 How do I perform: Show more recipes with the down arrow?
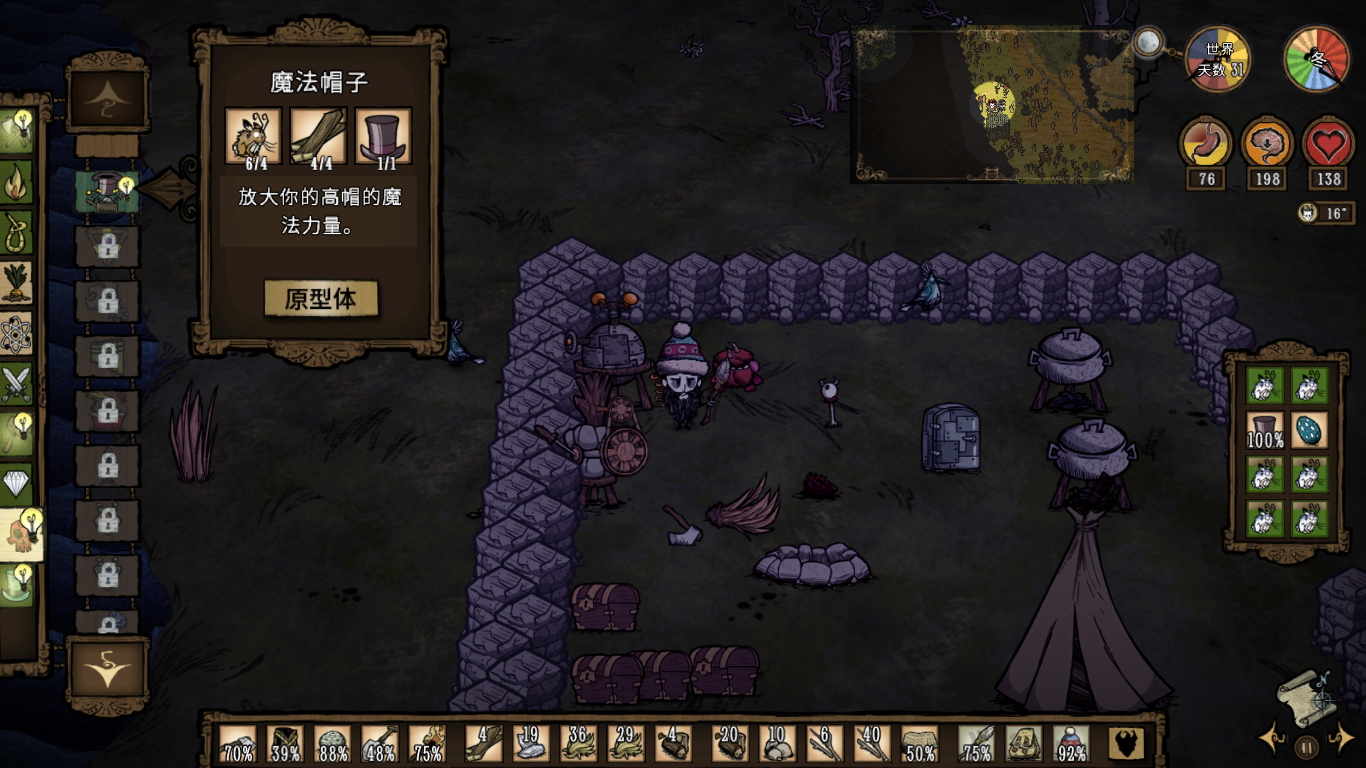107,672
